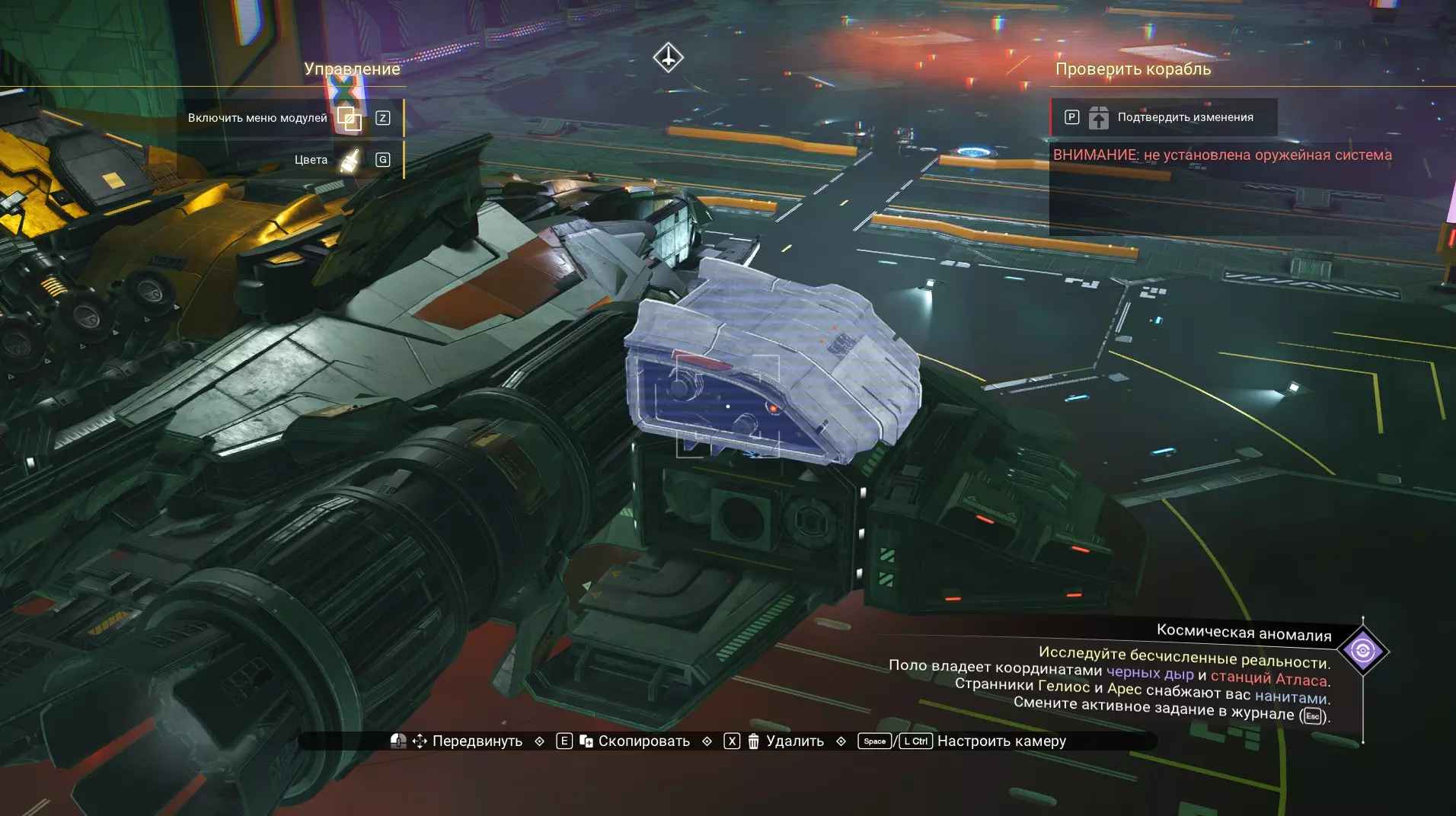
Task: Select the Copy module action
Action: [643, 741]
